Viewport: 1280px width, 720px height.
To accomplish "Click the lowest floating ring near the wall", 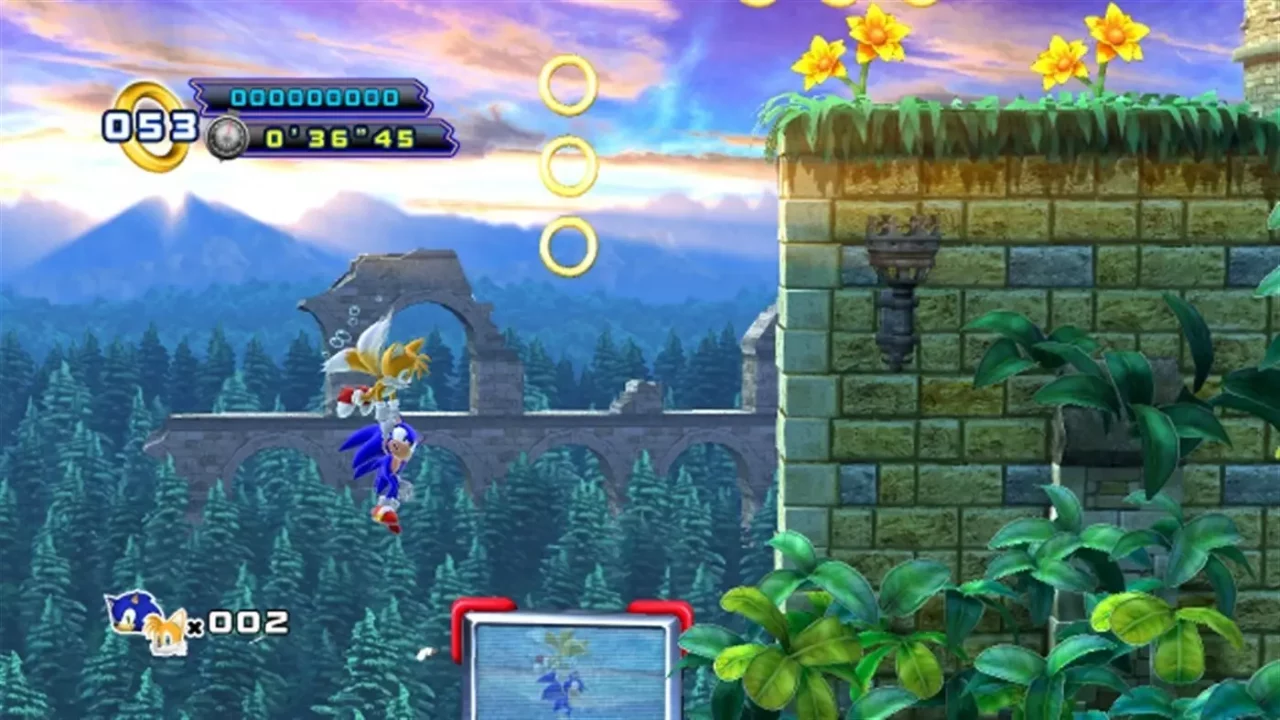I will point(567,242).
